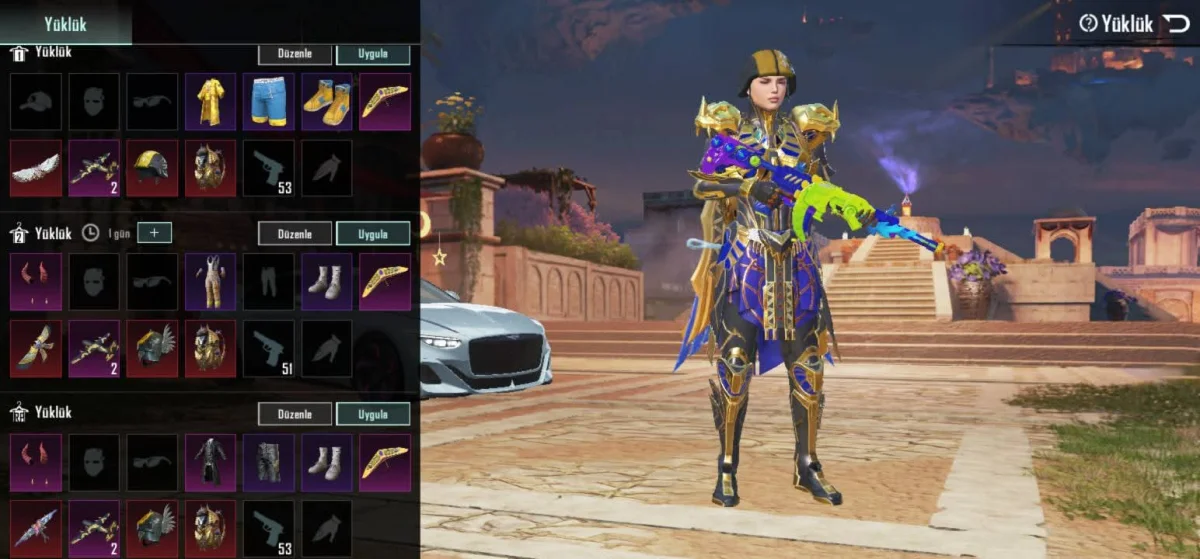Select the yellow robe outfit slot

point(210,101)
